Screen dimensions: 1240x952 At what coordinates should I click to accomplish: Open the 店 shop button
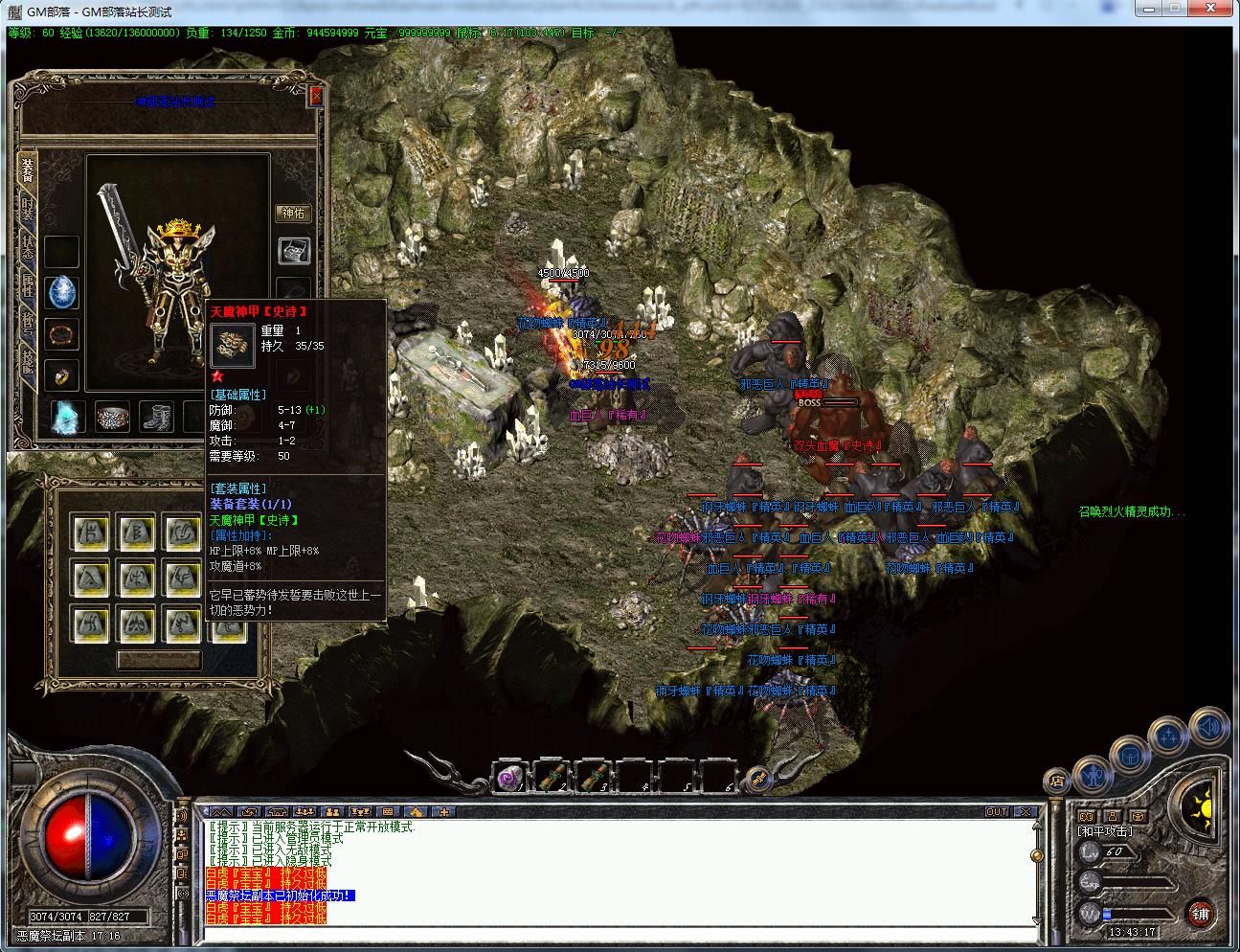click(x=1056, y=781)
